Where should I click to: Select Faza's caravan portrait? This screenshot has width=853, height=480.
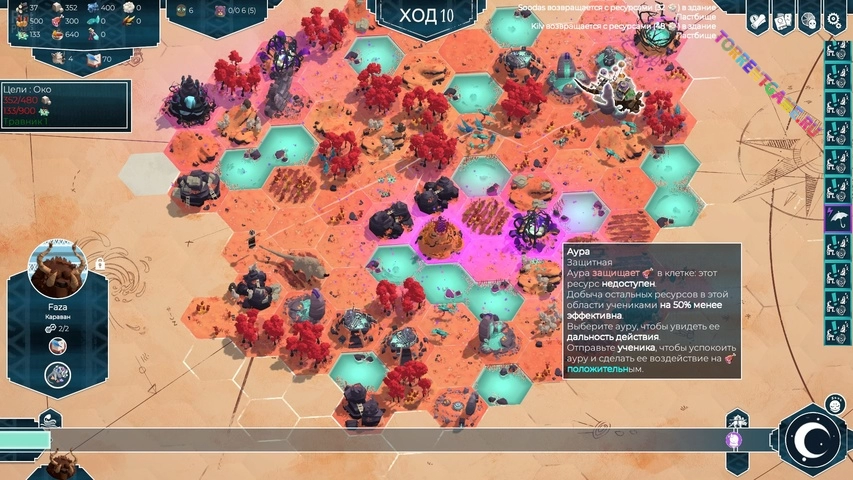click(x=59, y=269)
